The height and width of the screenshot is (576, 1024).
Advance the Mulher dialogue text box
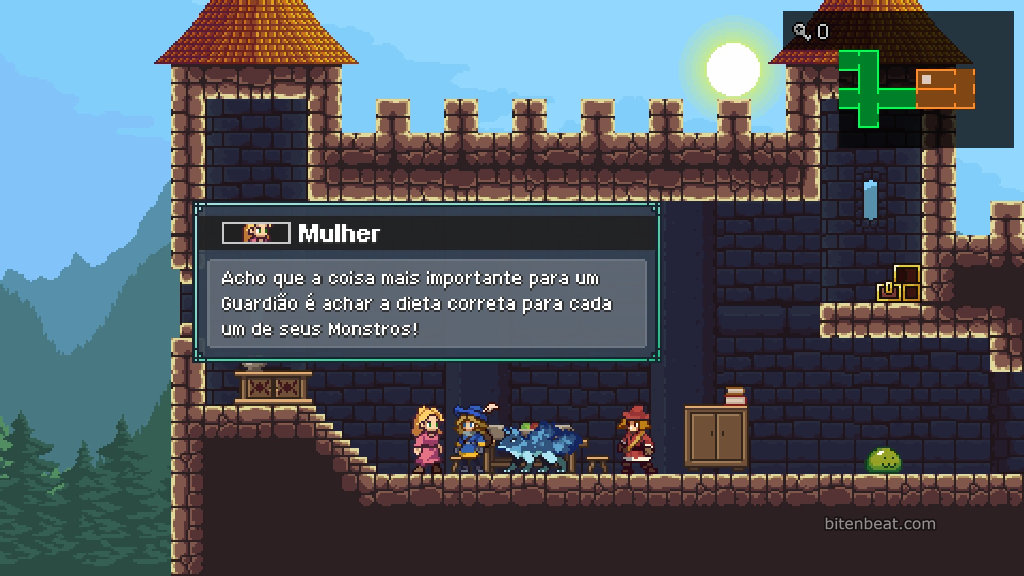[x=426, y=303]
